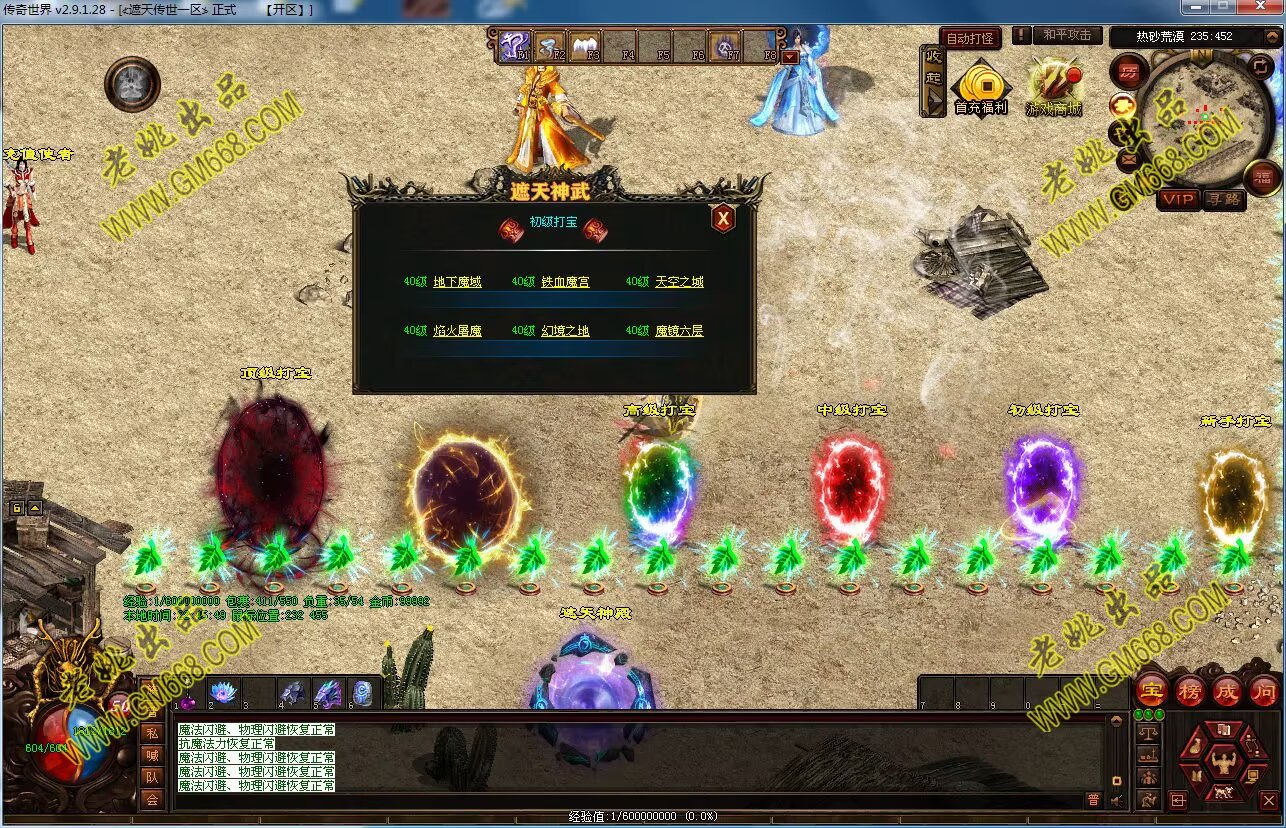Collapse icons with the 收起 button
Viewport: 1286px width, 828px height.
pyautogui.click(x=933, y=80)
